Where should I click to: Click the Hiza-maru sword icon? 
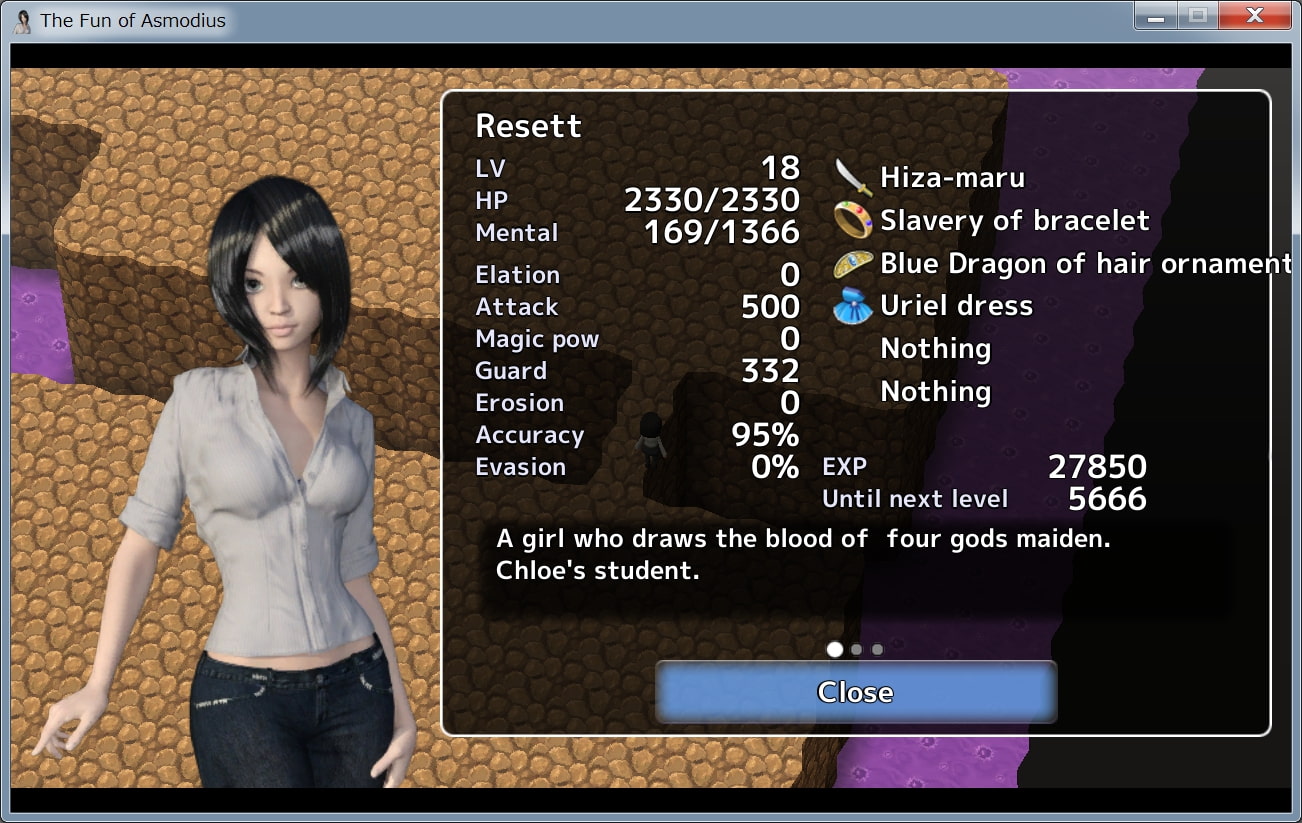(x=856, y=177)
